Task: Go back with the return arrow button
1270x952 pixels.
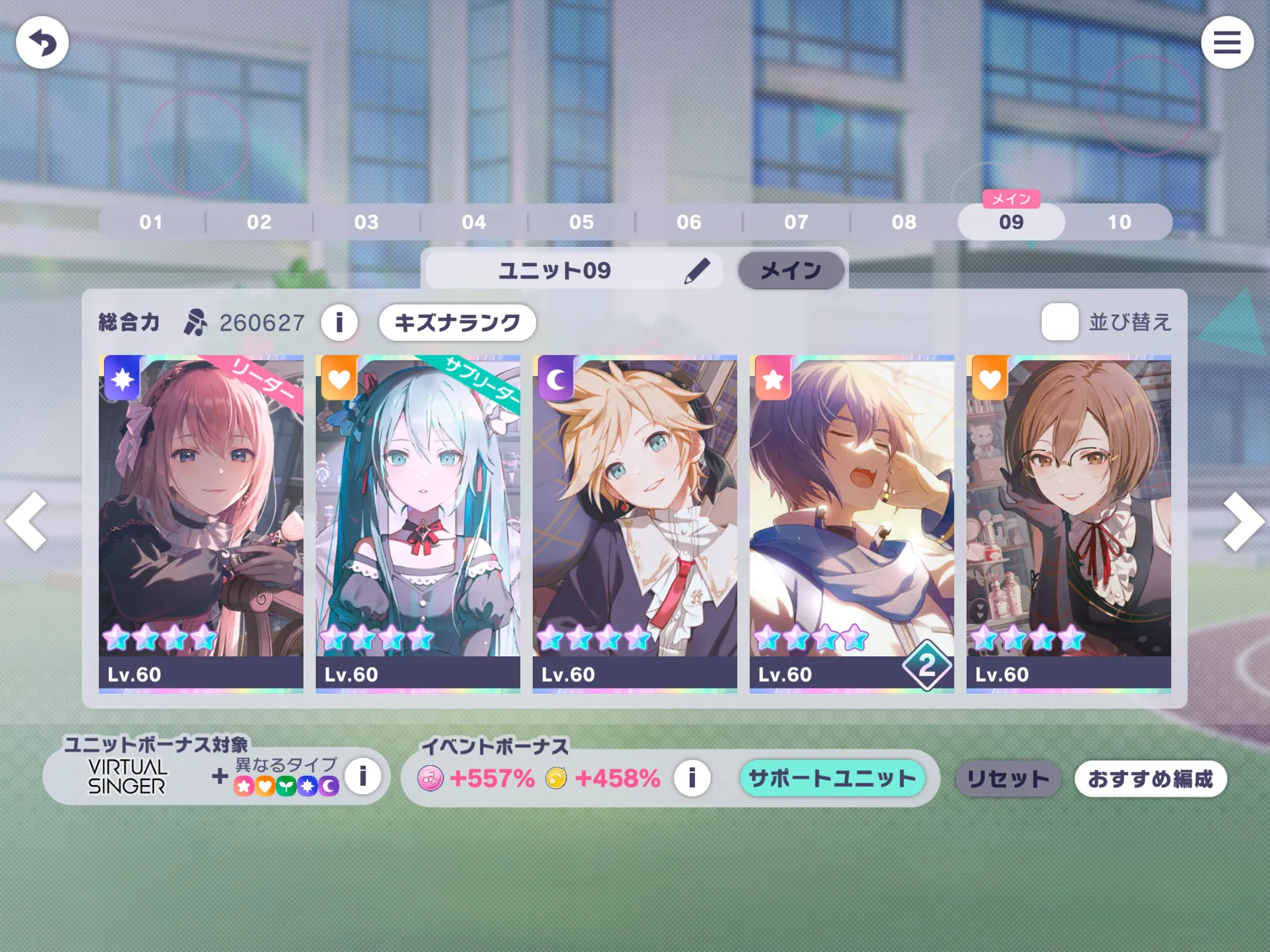Action: [42, 43]
